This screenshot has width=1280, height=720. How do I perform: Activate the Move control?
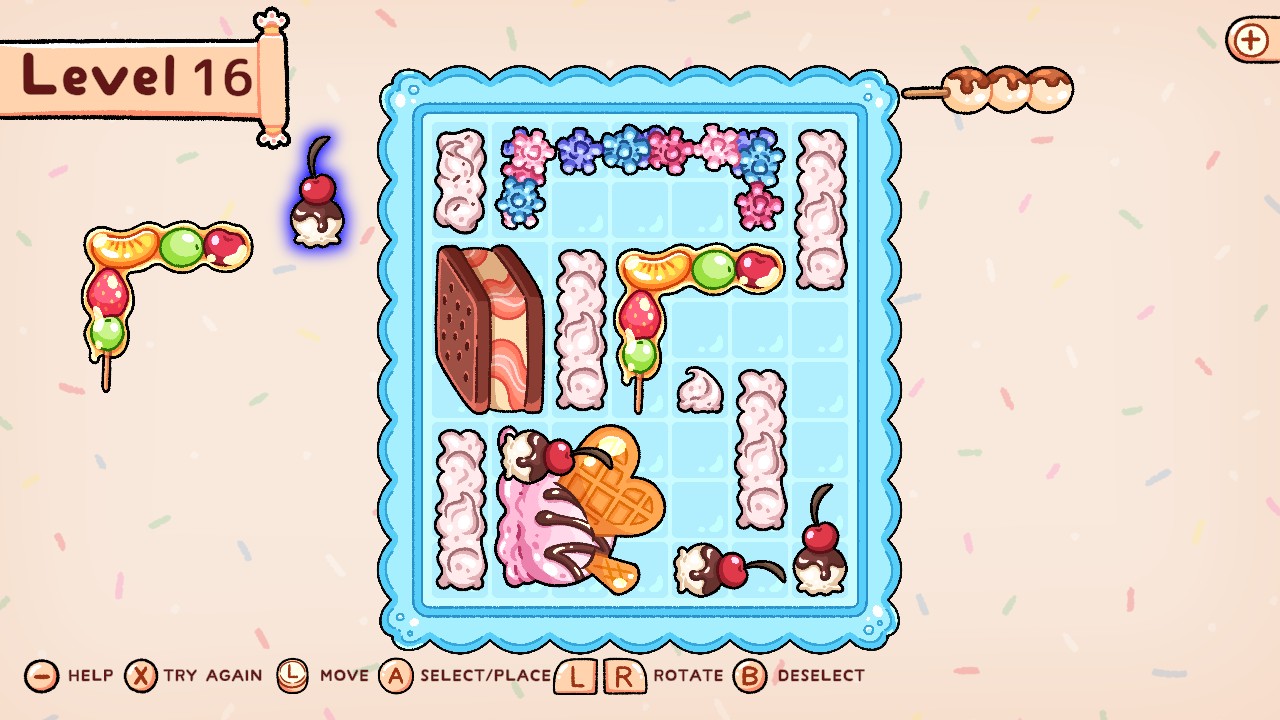coord(293,675)
